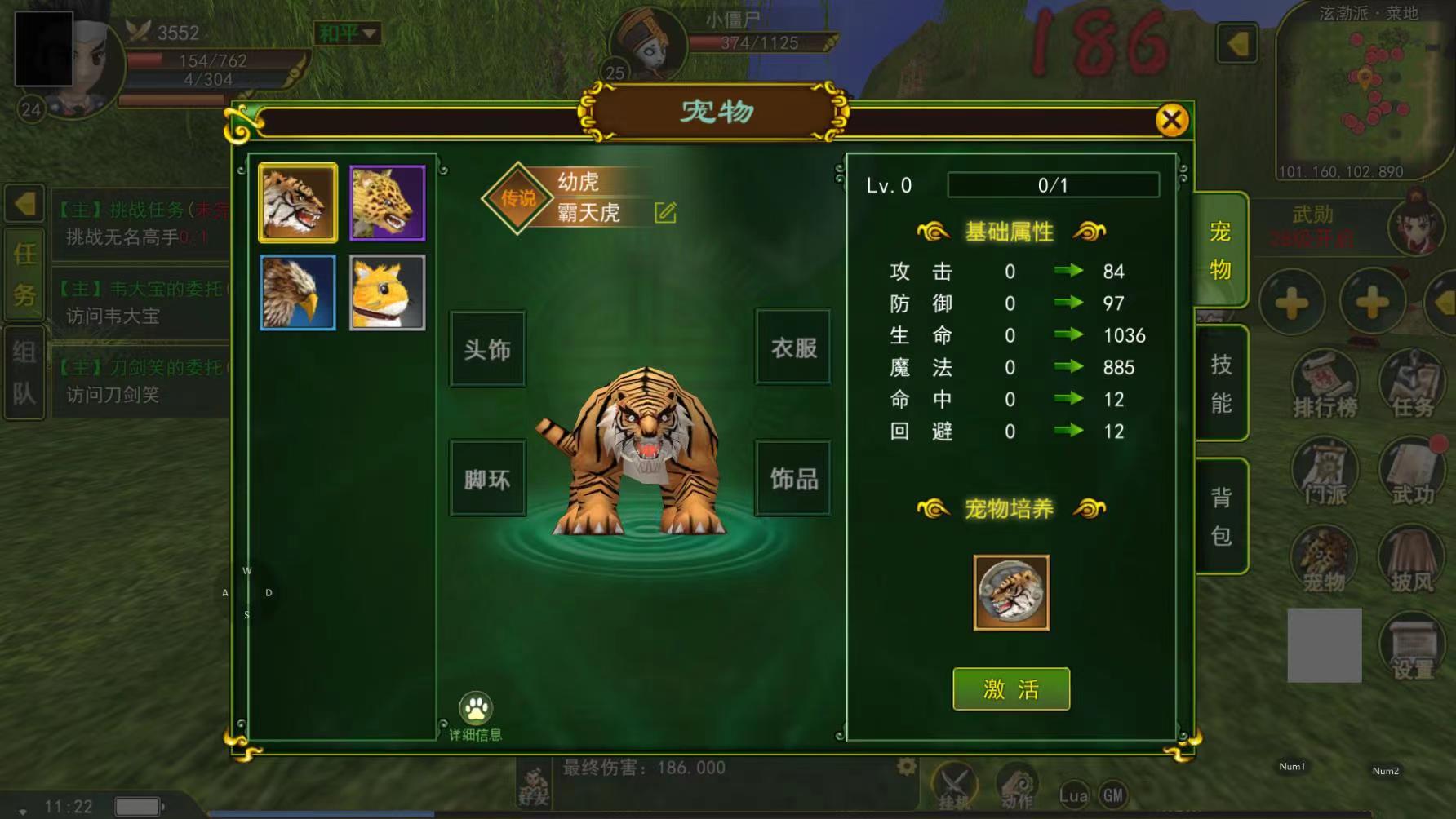Click the gear icon on the damage bar
This screenshot has height=819, width=1456.
[x=906, y=768]
